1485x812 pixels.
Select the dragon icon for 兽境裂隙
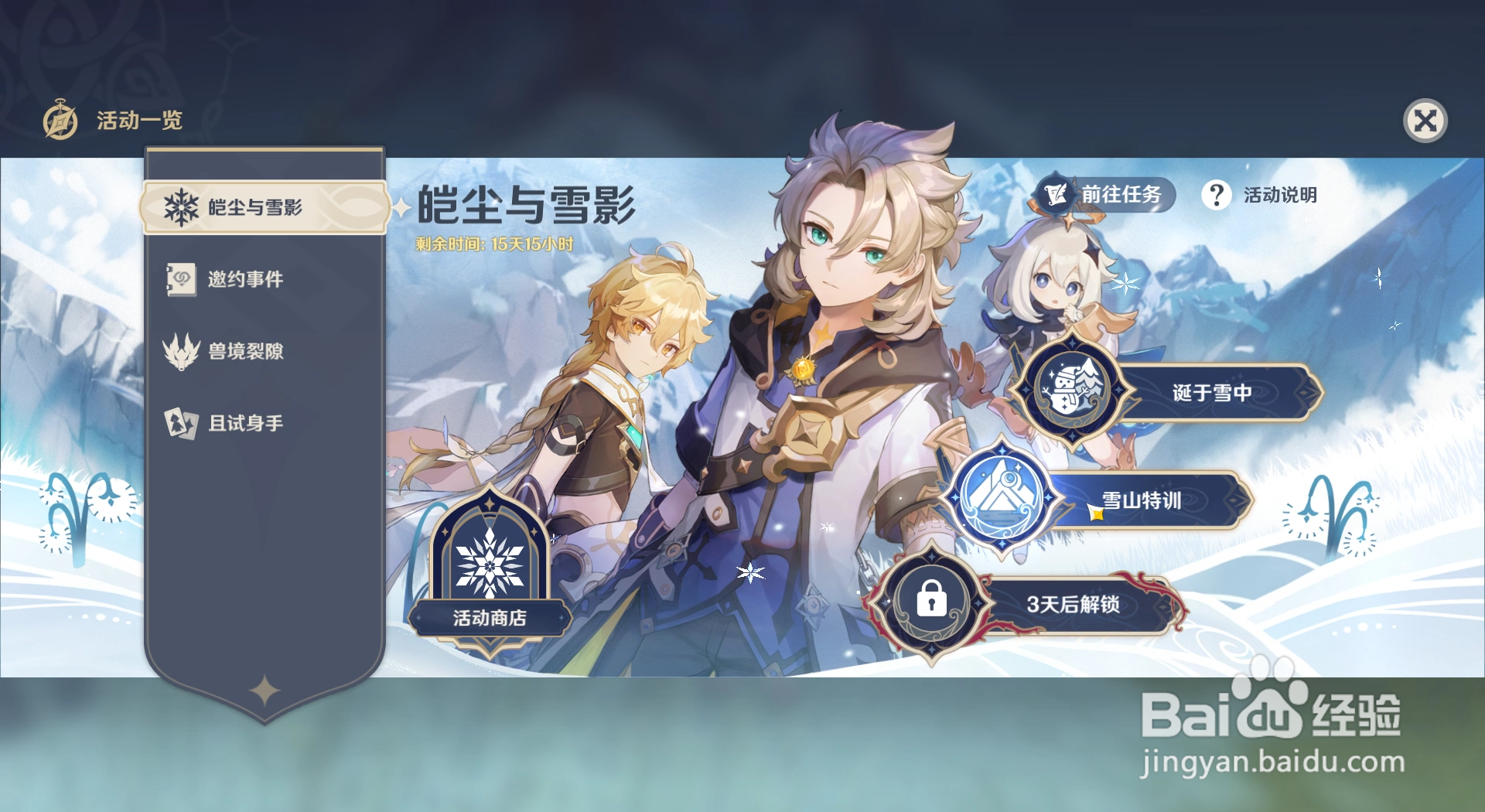coord(180,350)
